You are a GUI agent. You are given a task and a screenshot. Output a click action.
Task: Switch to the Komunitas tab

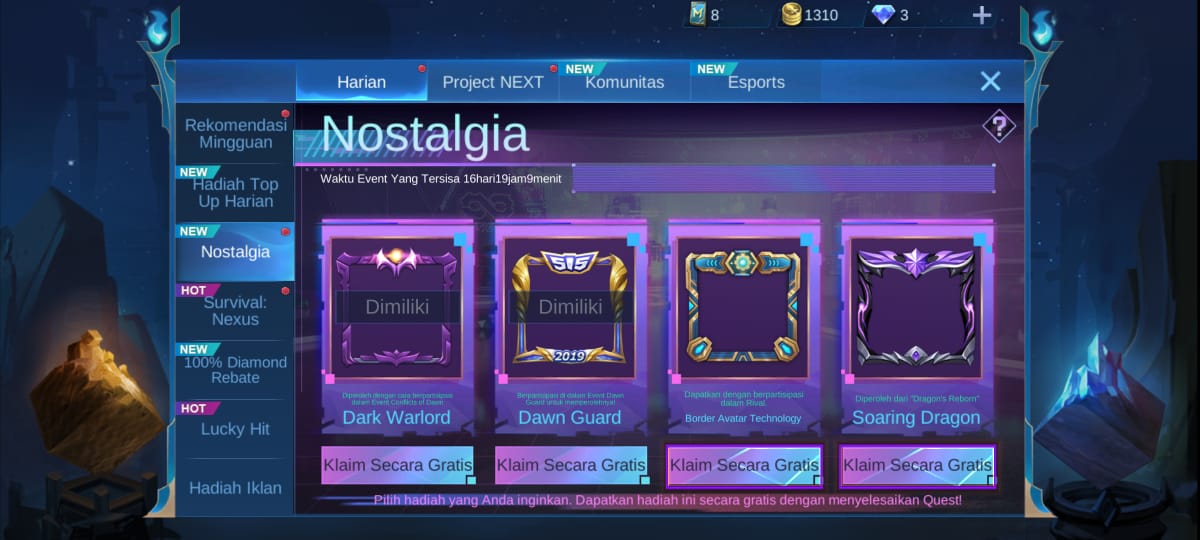pyautogui.click(x=624, y=82)
